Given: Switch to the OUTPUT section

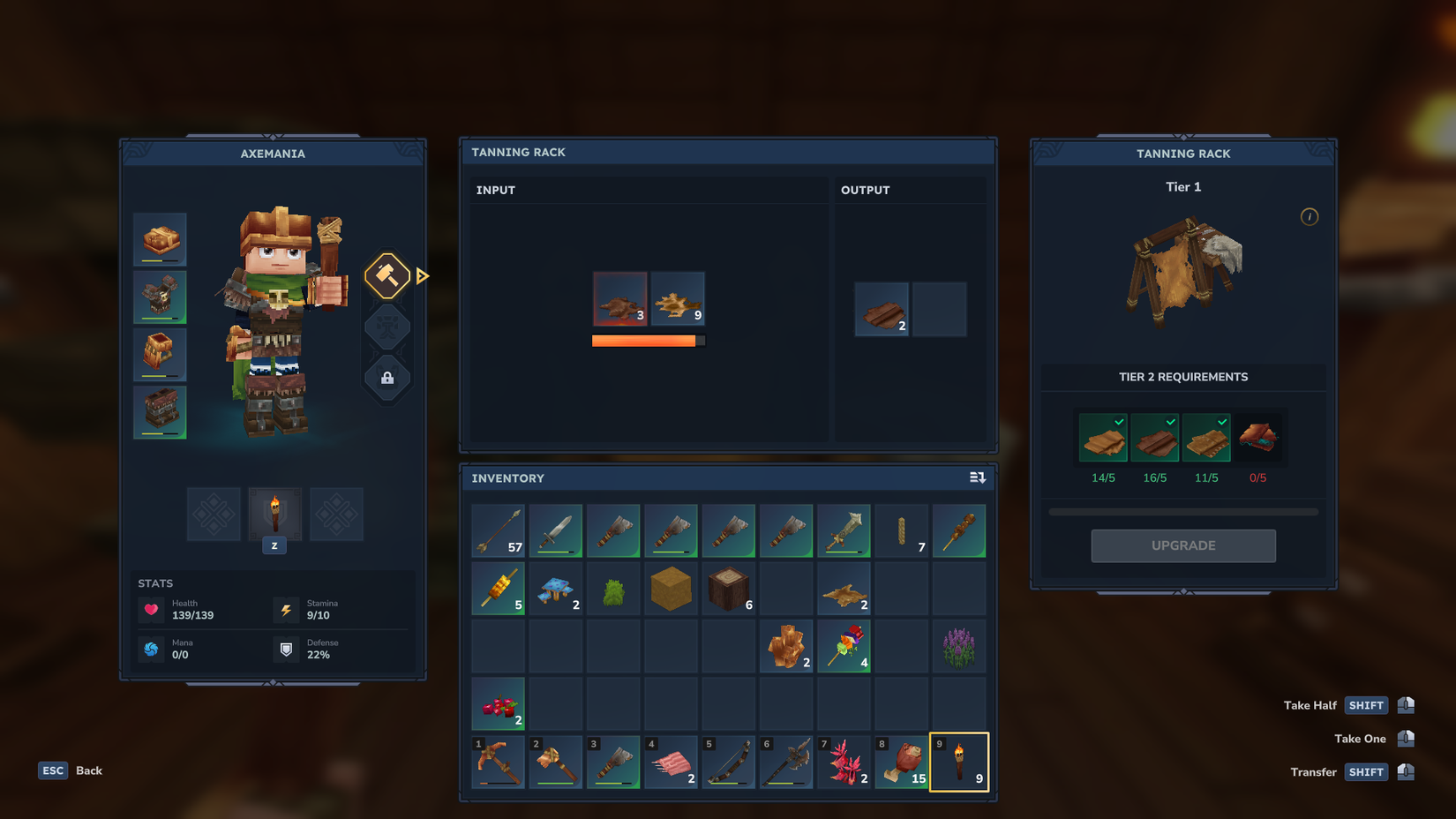Looking at the screenshot, I should pos(865,190).
